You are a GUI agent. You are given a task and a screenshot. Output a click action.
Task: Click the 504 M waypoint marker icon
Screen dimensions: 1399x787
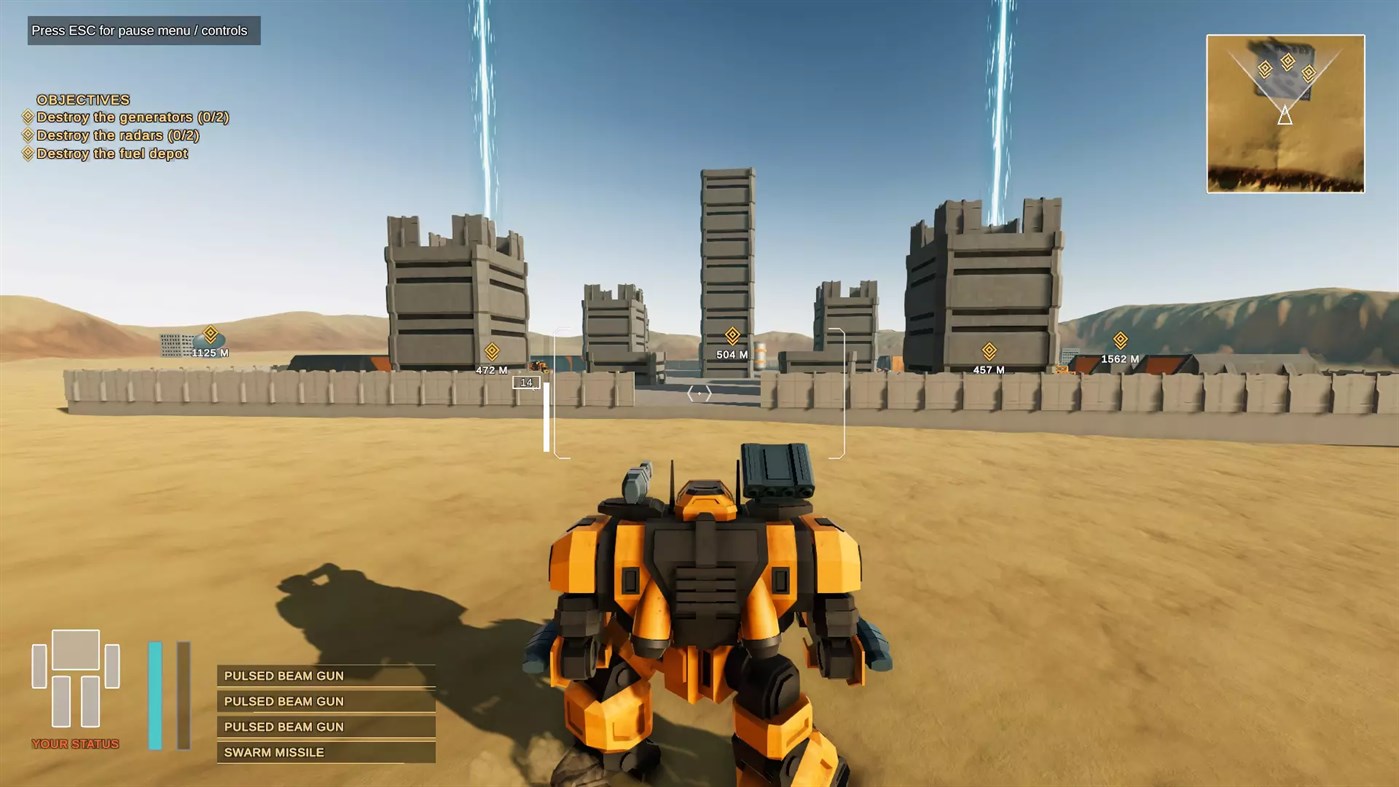pyautogui.click(x=731, y=336)
